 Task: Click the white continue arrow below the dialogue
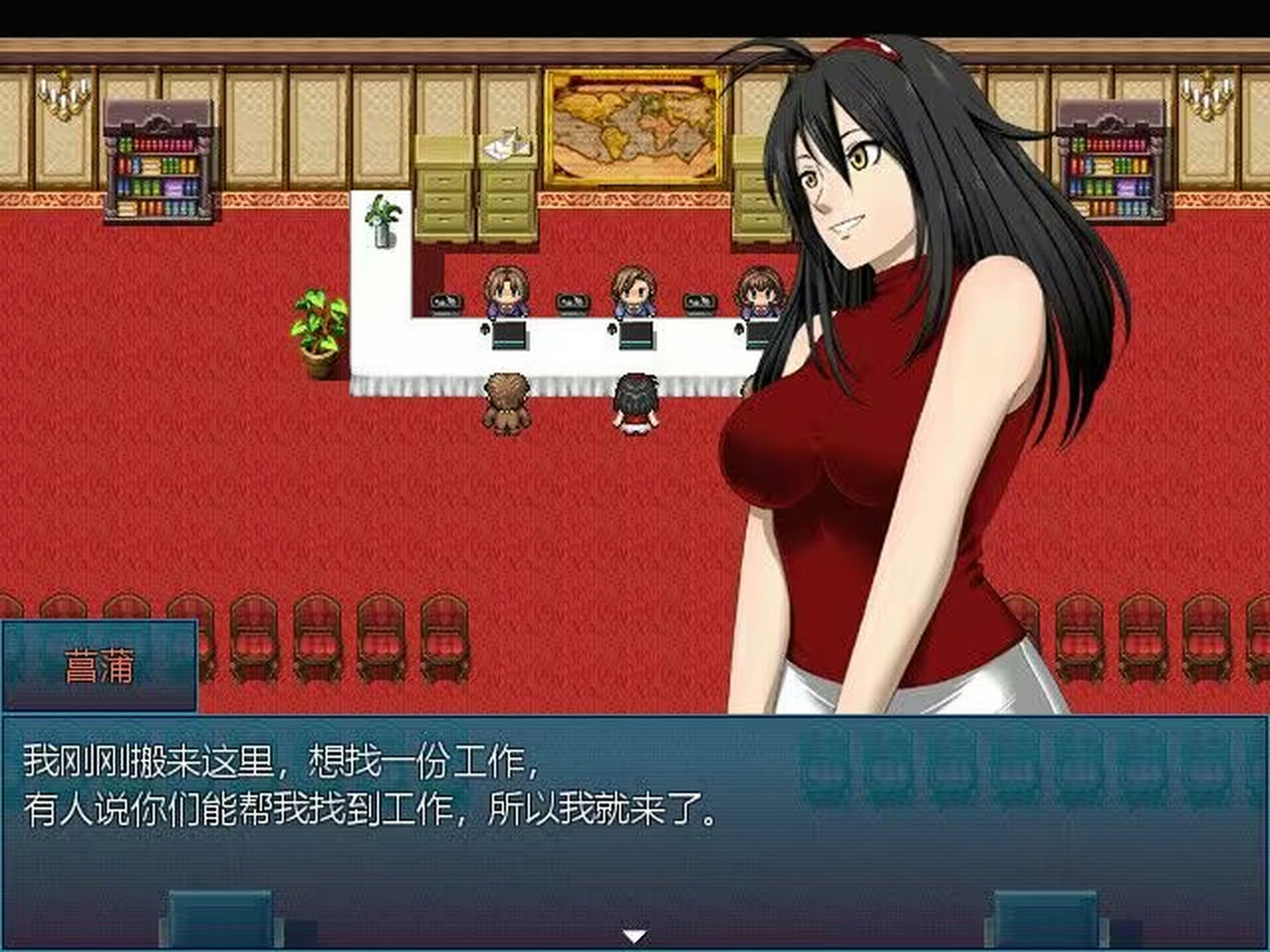tap(635, 932)
